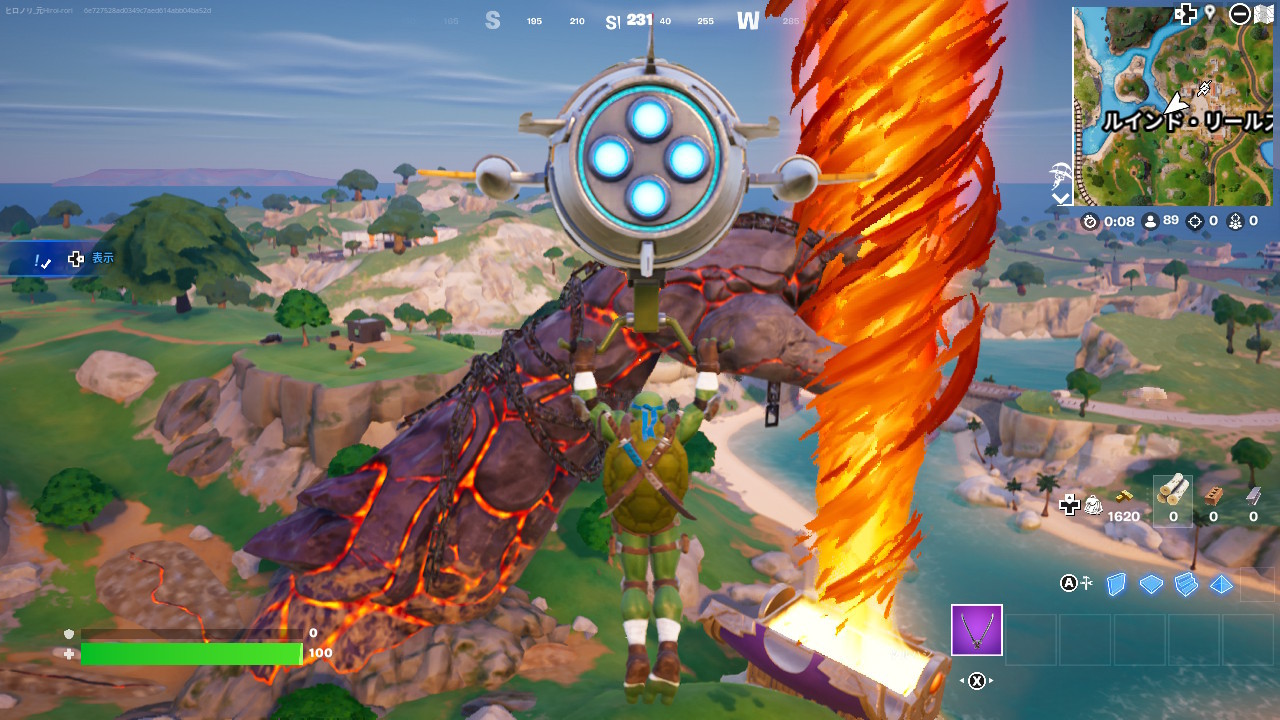Select the wood material slot
This screenshot has height=720, width=1280.
click(1173, 497)
